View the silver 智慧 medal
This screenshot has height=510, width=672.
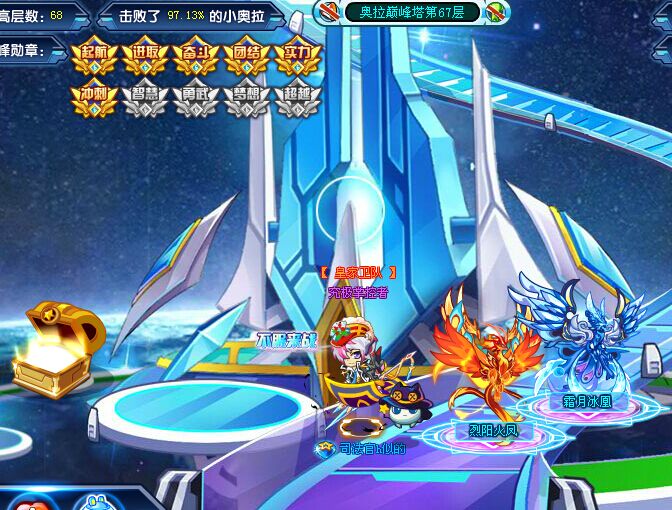(145, 98)
